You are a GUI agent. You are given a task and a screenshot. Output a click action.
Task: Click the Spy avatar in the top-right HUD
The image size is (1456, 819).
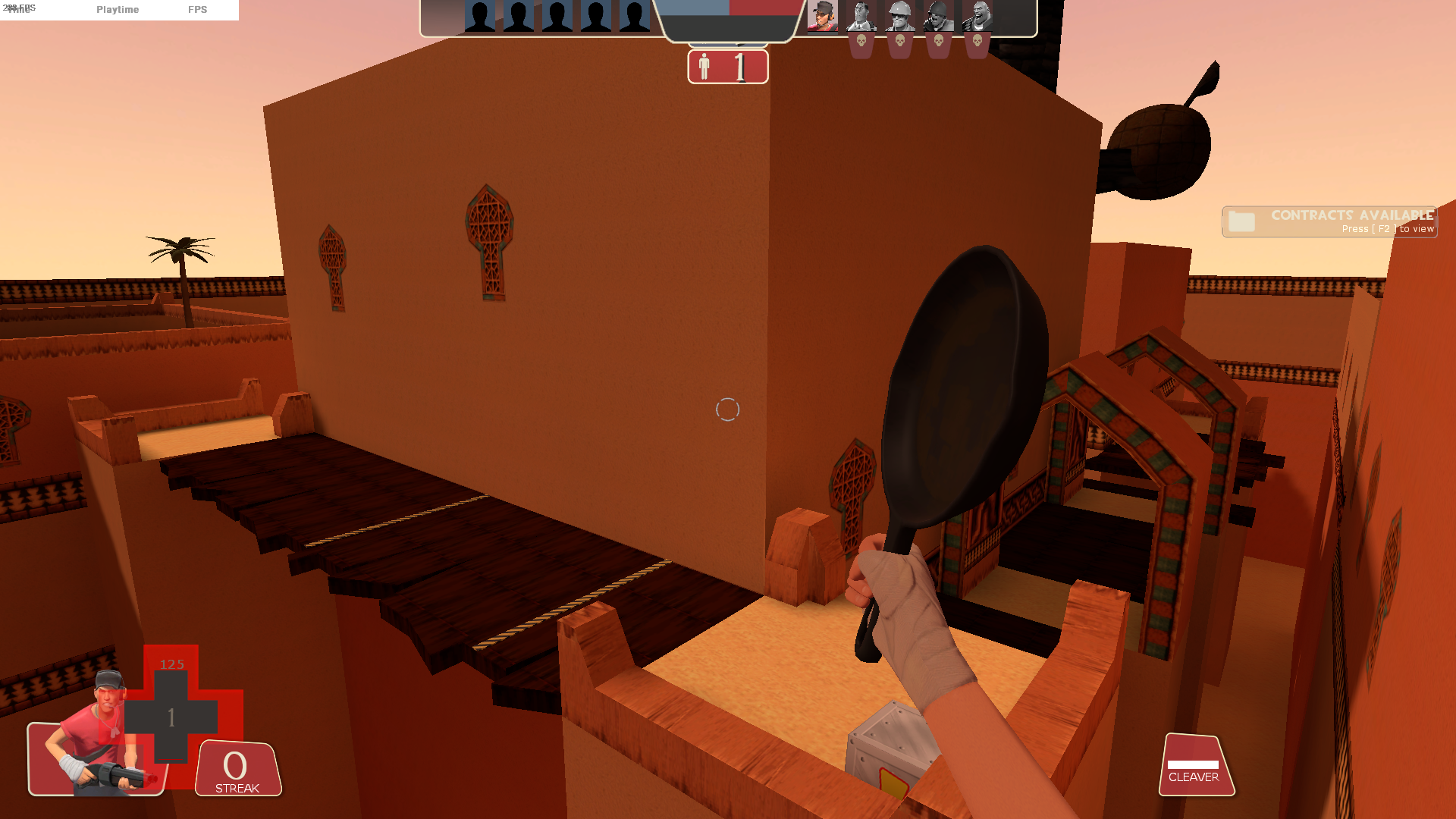pos(861,17)
